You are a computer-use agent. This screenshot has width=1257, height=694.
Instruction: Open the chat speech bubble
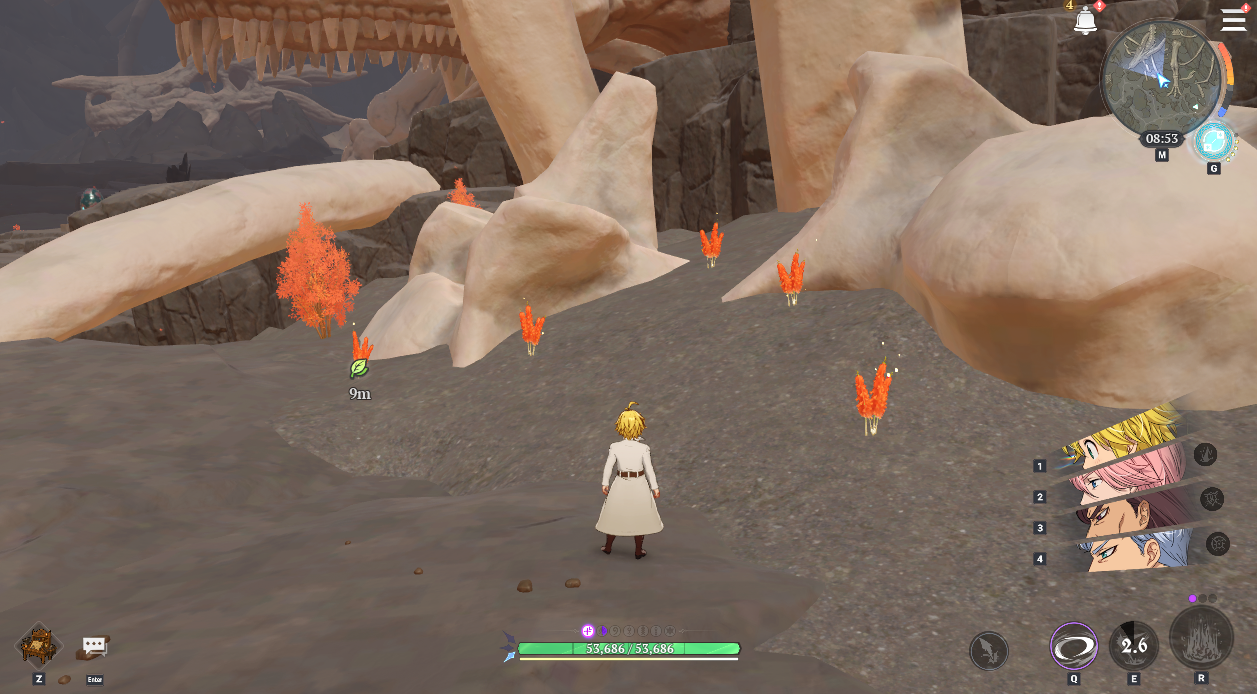(x=95, y=646)
